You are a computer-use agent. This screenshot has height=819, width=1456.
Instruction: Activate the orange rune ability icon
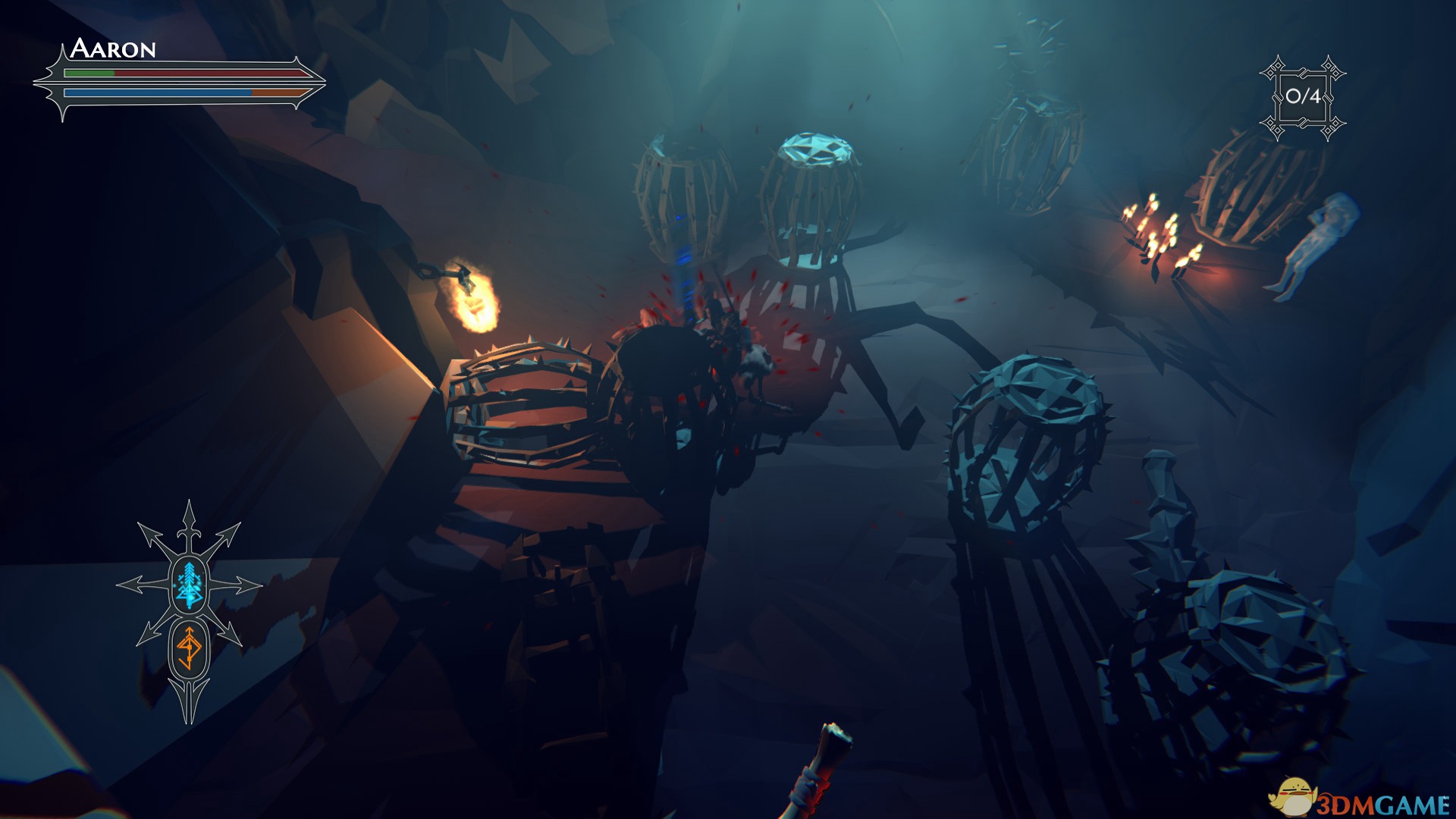(x=189, y=648)
